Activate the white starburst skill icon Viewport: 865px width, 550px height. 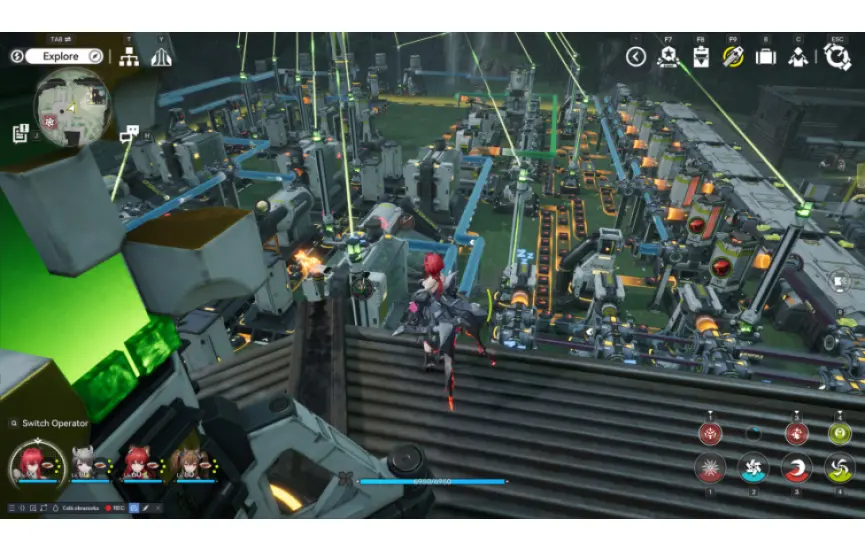click(711, 468)
